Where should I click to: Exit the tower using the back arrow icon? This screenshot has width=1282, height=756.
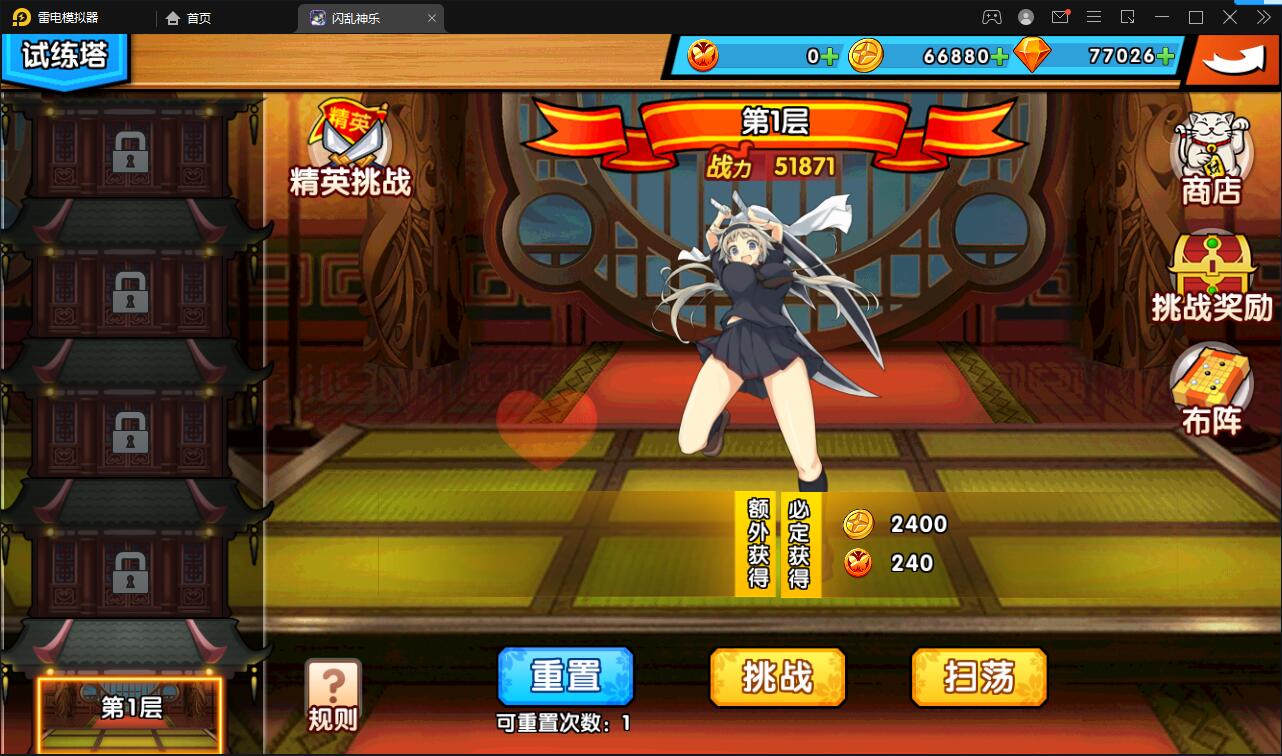(x=1233, y=60)
